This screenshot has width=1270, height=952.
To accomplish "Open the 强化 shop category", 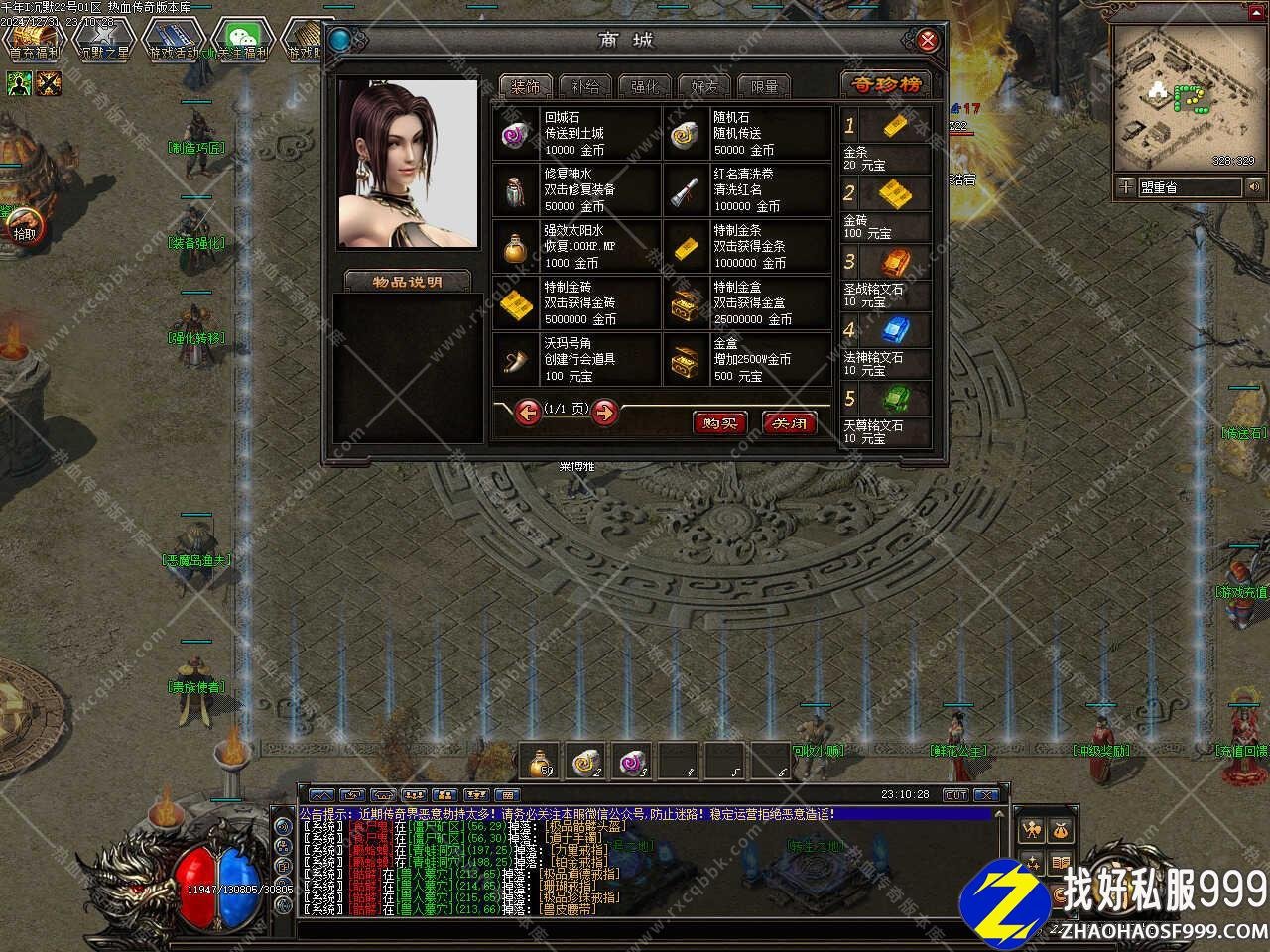I will coord(645,86).
